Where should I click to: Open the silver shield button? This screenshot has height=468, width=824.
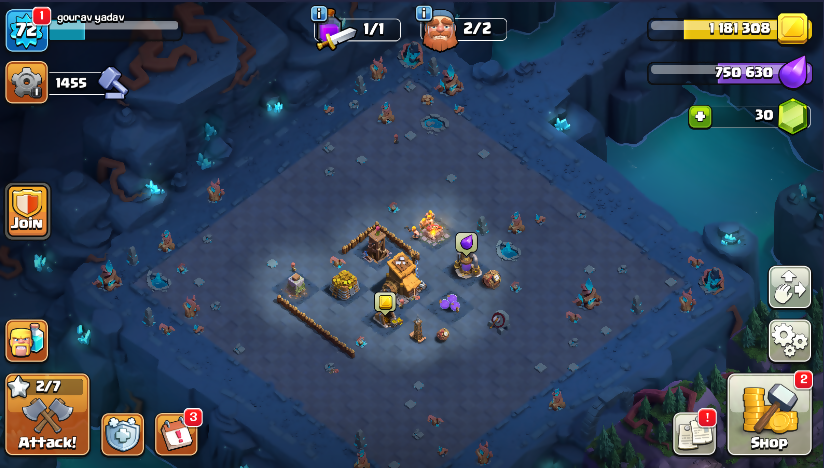(122, 434)
